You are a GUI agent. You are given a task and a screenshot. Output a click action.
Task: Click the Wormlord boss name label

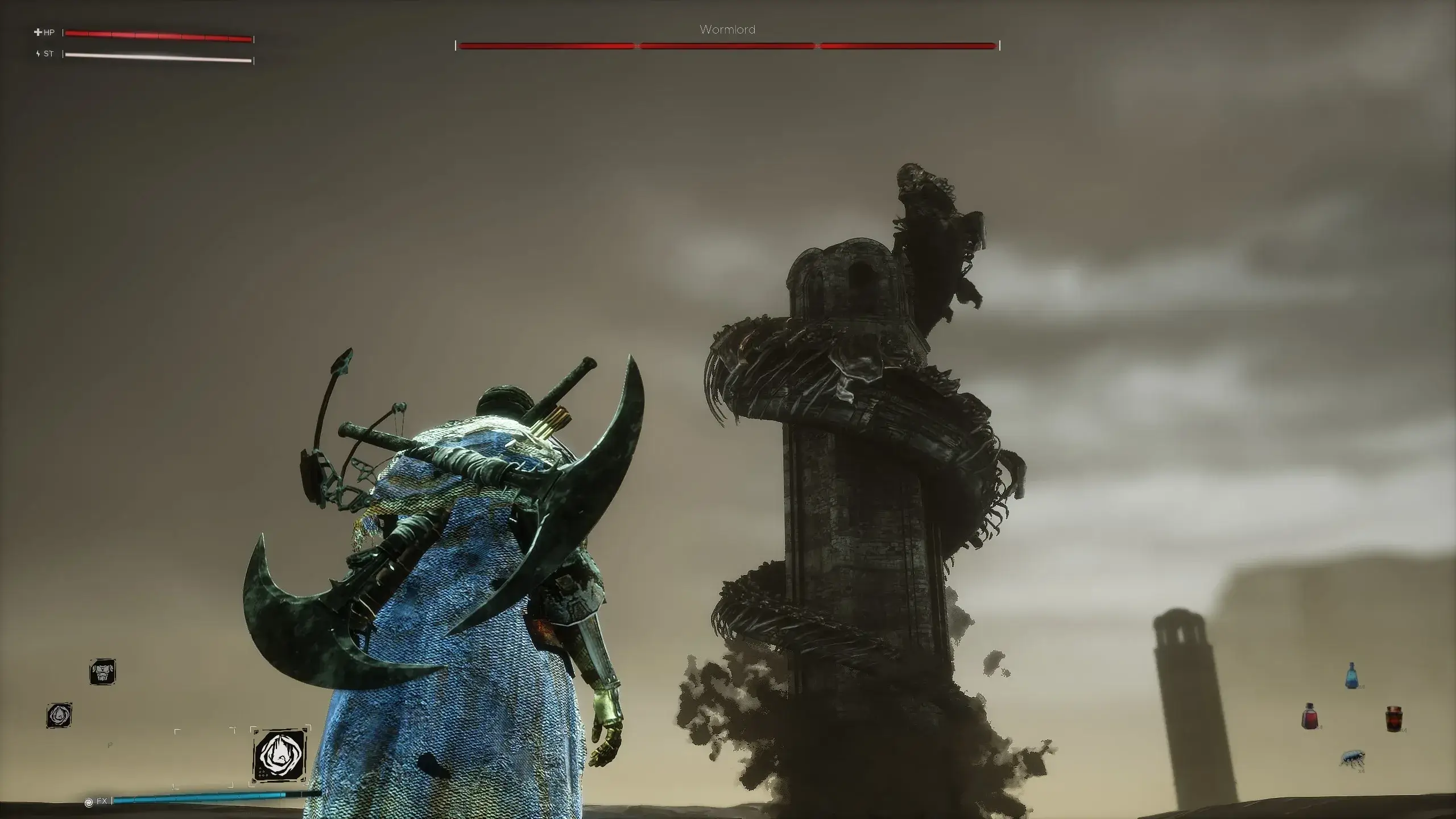click(728, 28)
